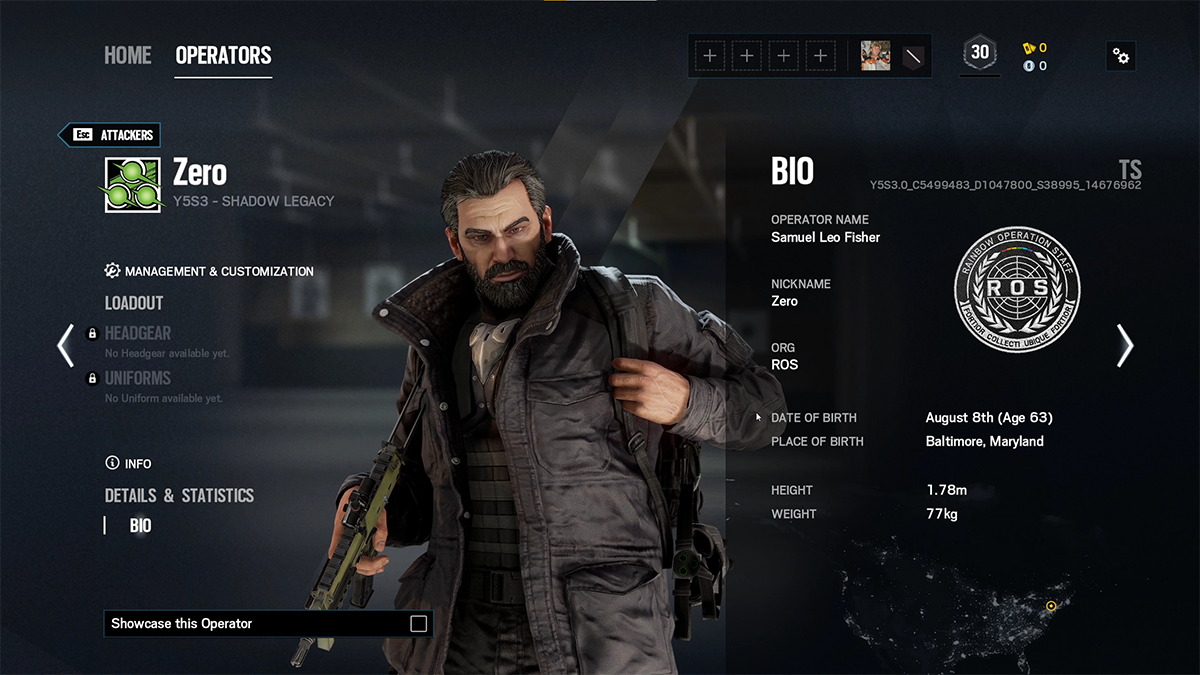The image size is (1200, 675).
Task: Open DETAILS & STATISTICS info
Action: click(x=179, y=496)
